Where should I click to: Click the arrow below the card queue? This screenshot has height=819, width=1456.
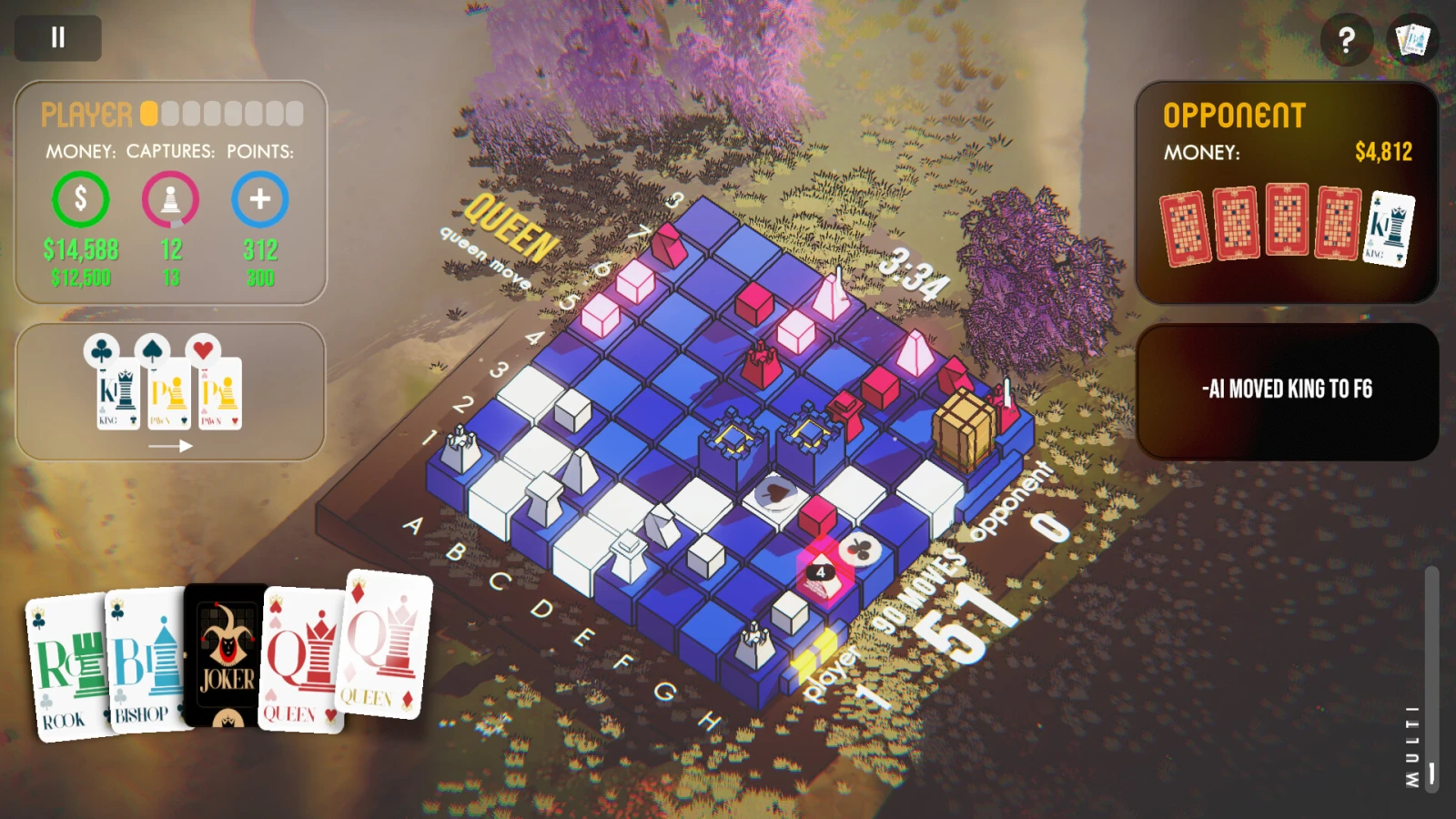pos(170,446)
